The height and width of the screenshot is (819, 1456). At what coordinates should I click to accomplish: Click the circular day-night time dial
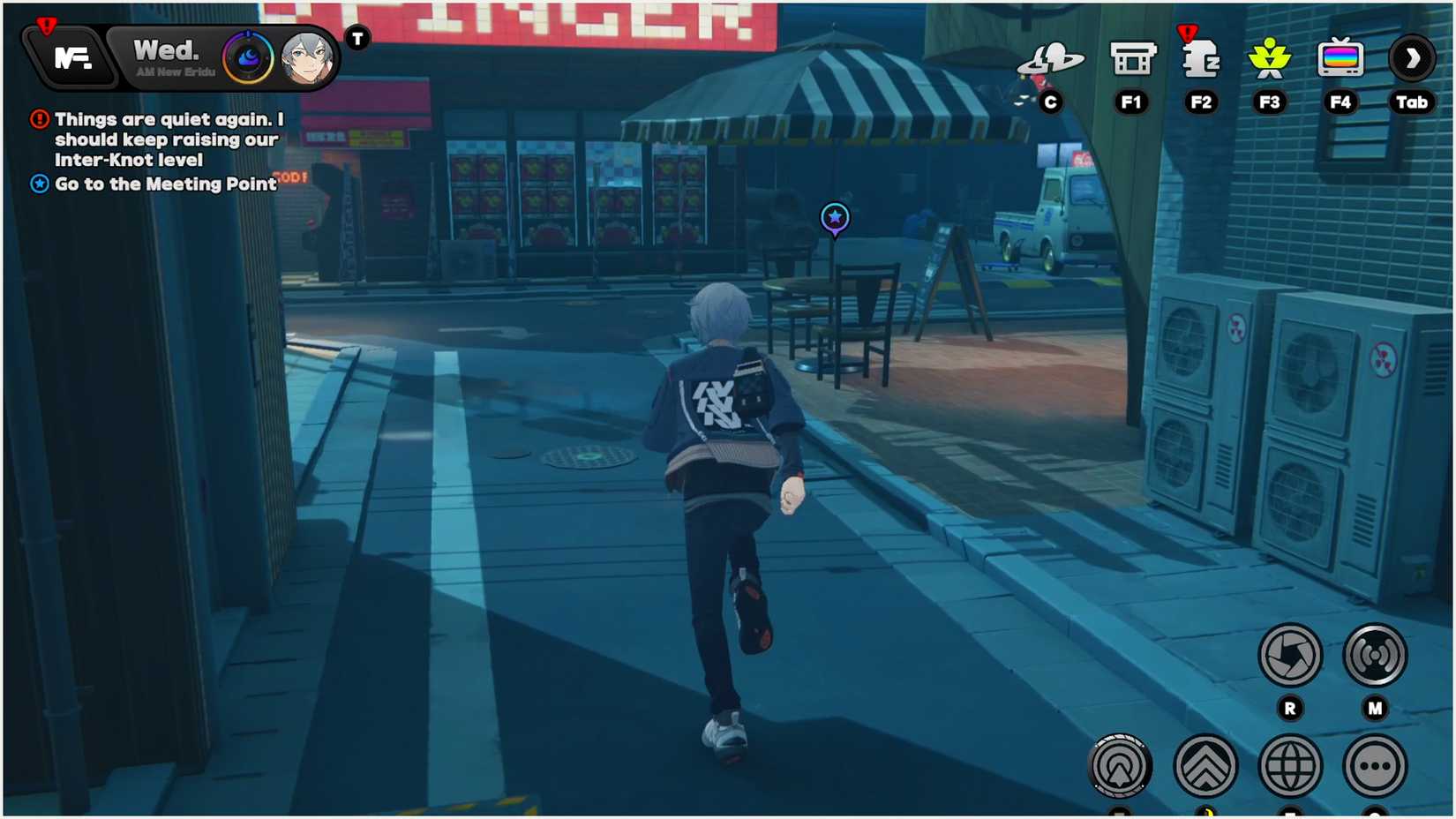click(248, 56)
